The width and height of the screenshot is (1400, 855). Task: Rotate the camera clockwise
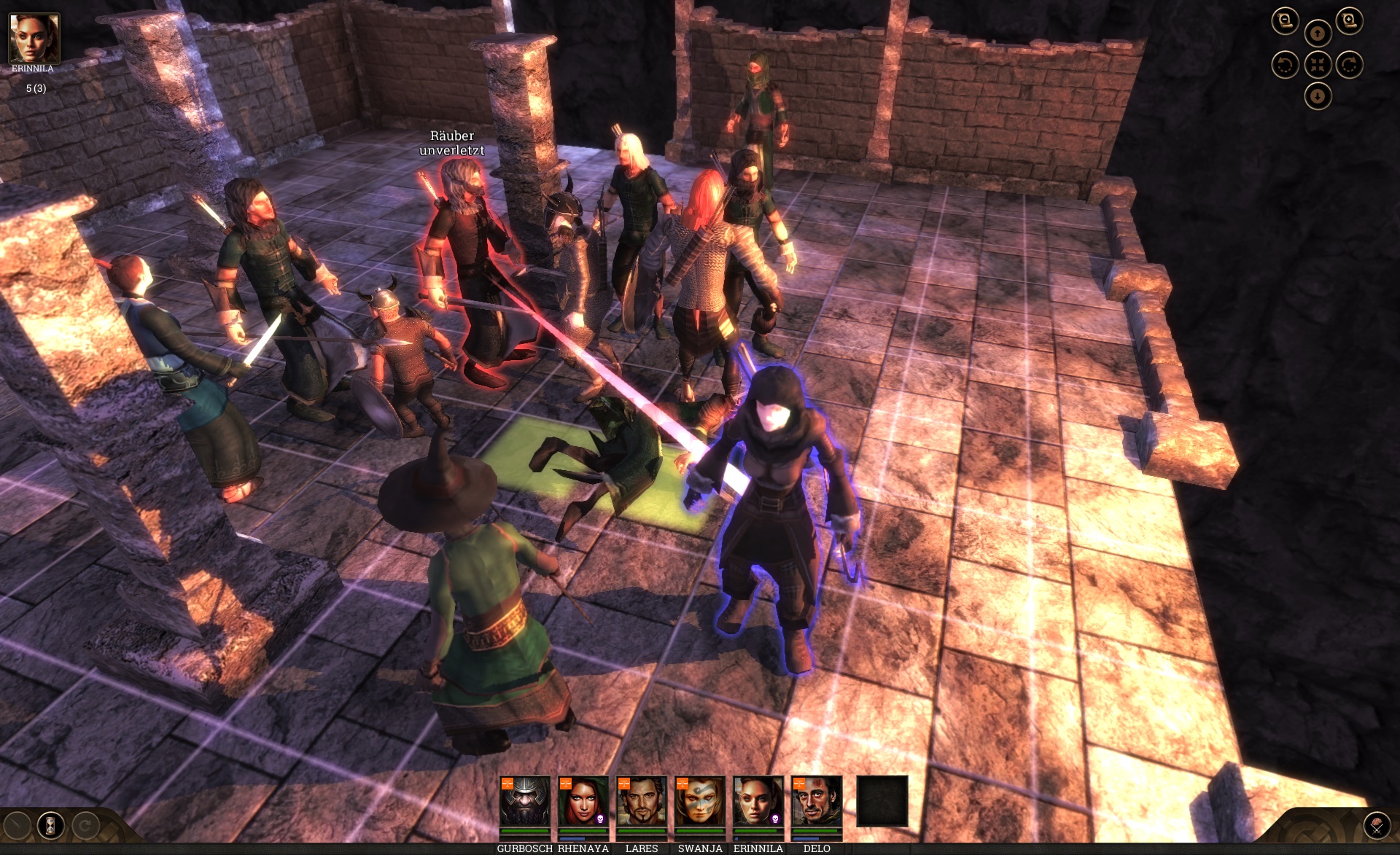[1349, 65]
